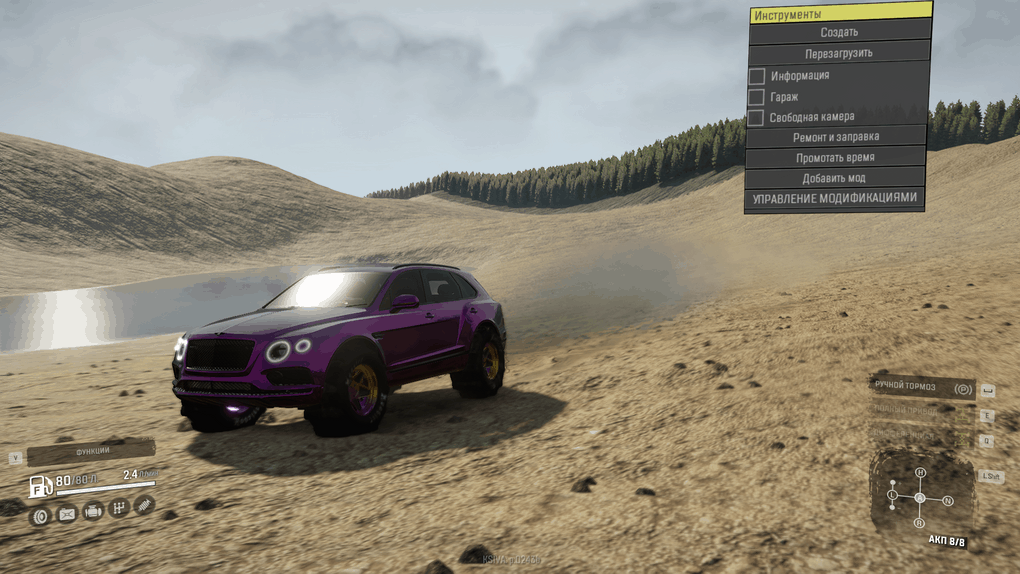Open the ФУНКЦИИ panel
1020x574 pixels.
pyautogui.click(x=90, y=452)
